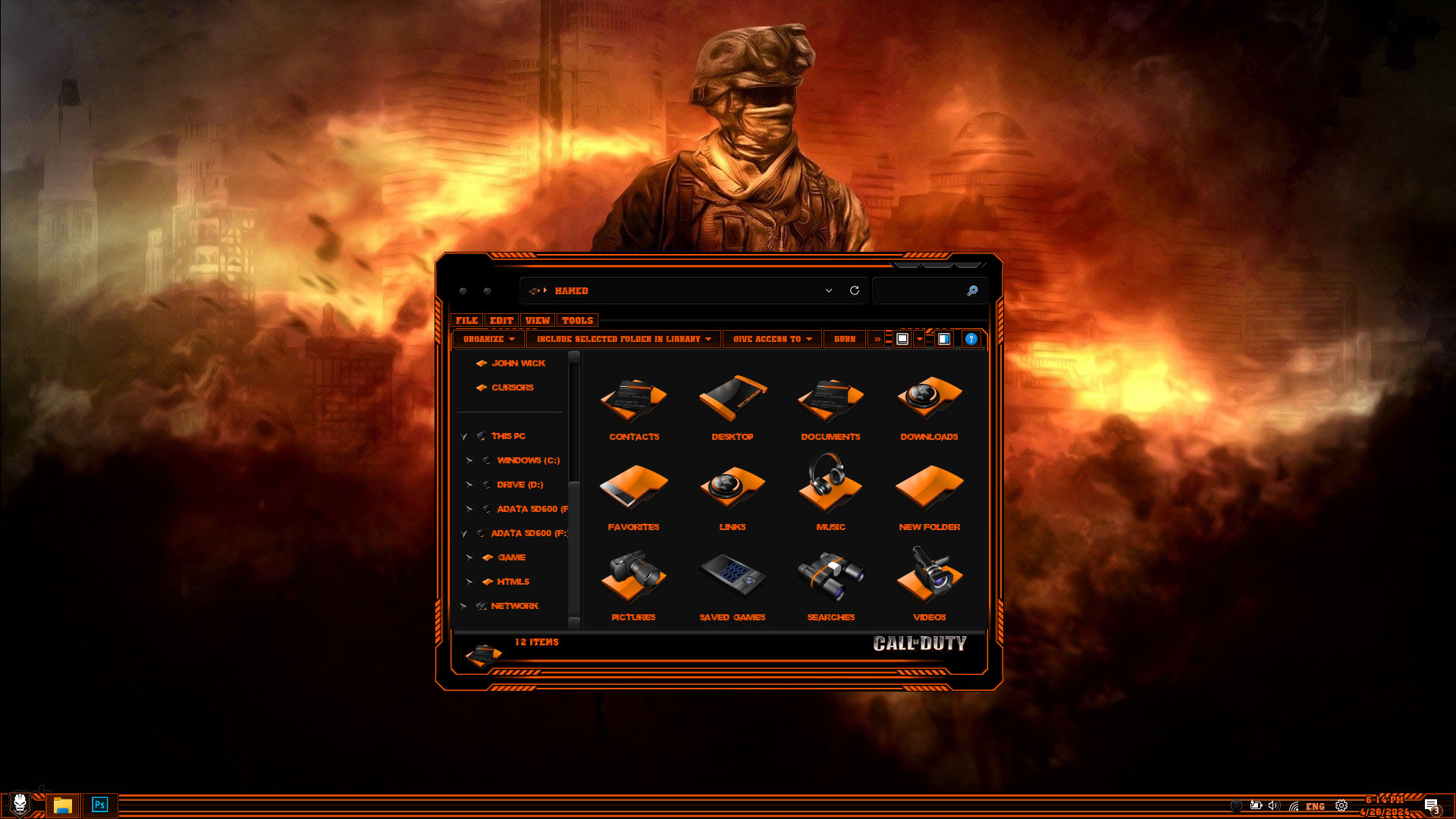The width and height of the screenshot is (1456, 819).
Task: Open the blue Help question mark button
Action: (971, 339)
